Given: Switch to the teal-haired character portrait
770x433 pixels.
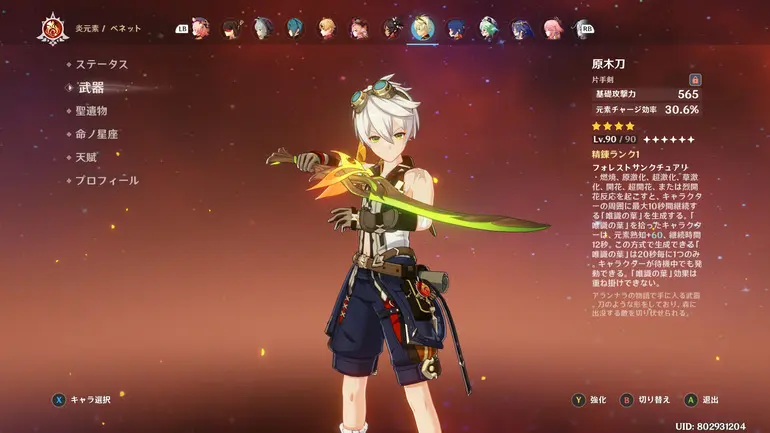Looking at the screenshot, I should [295, 28].
